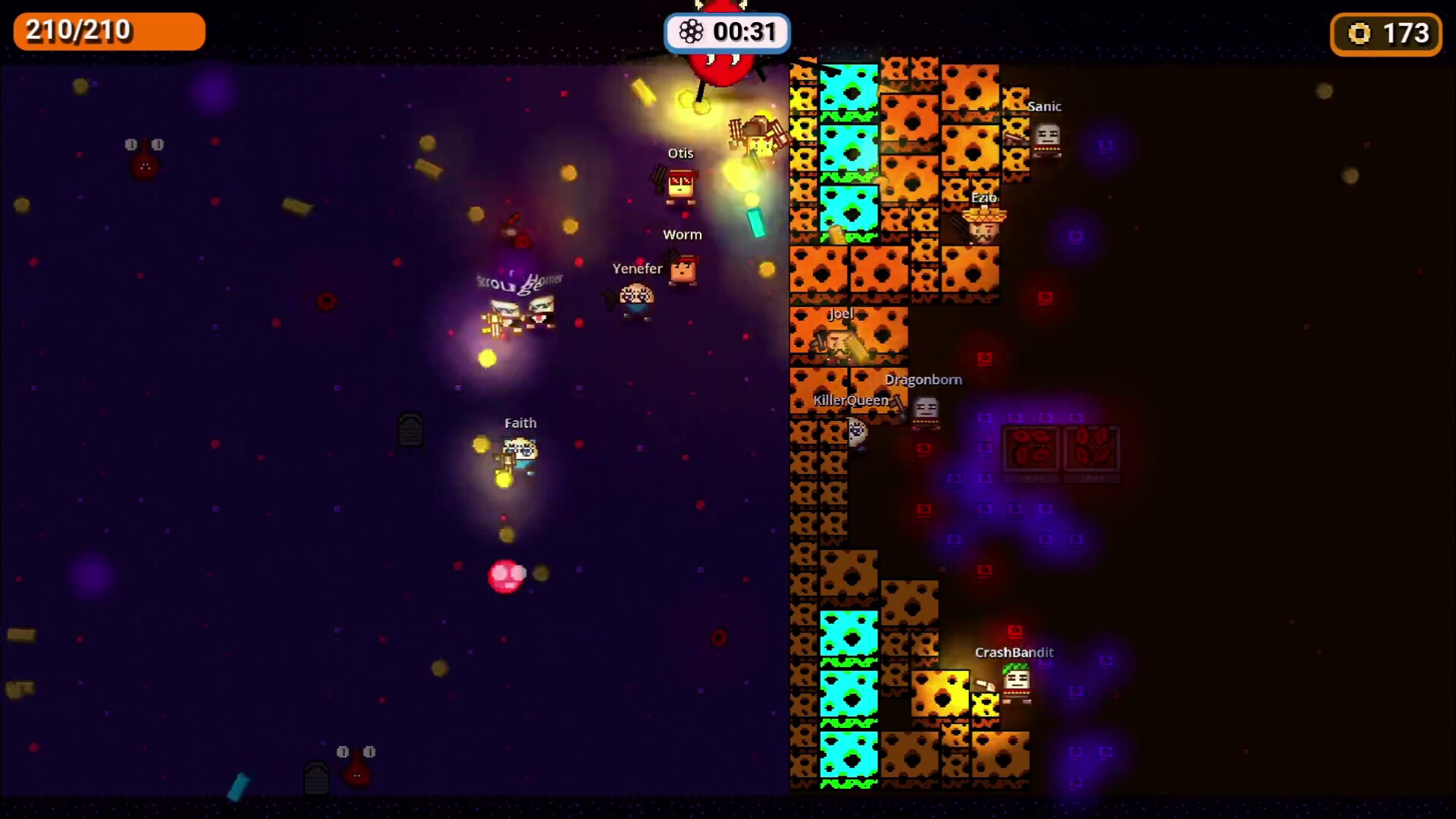Click the red potion creature on the left
The image size is (1456, 819).
[x=144, y=162]
